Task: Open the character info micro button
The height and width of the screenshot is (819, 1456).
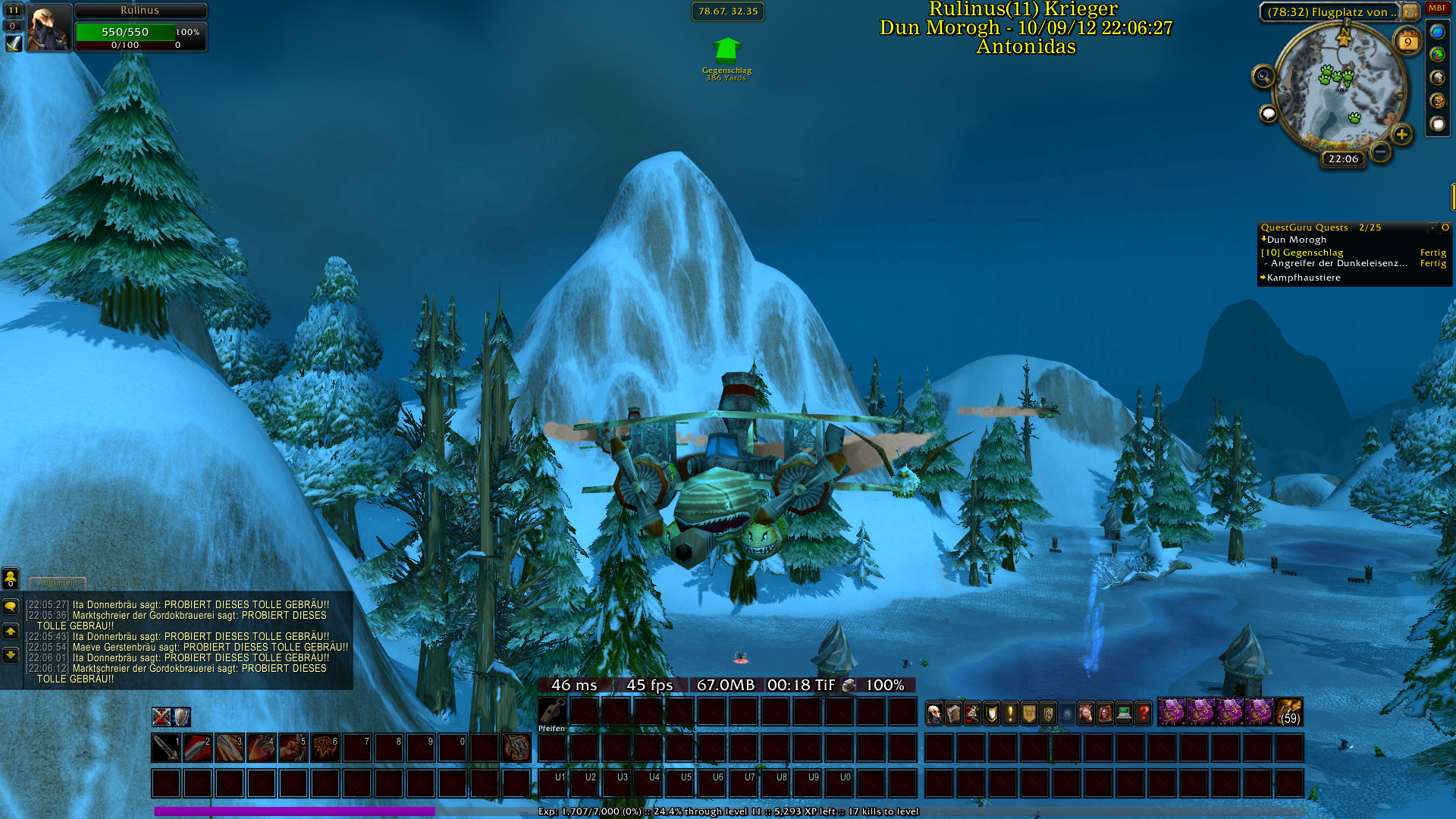Action: [934, 713]
